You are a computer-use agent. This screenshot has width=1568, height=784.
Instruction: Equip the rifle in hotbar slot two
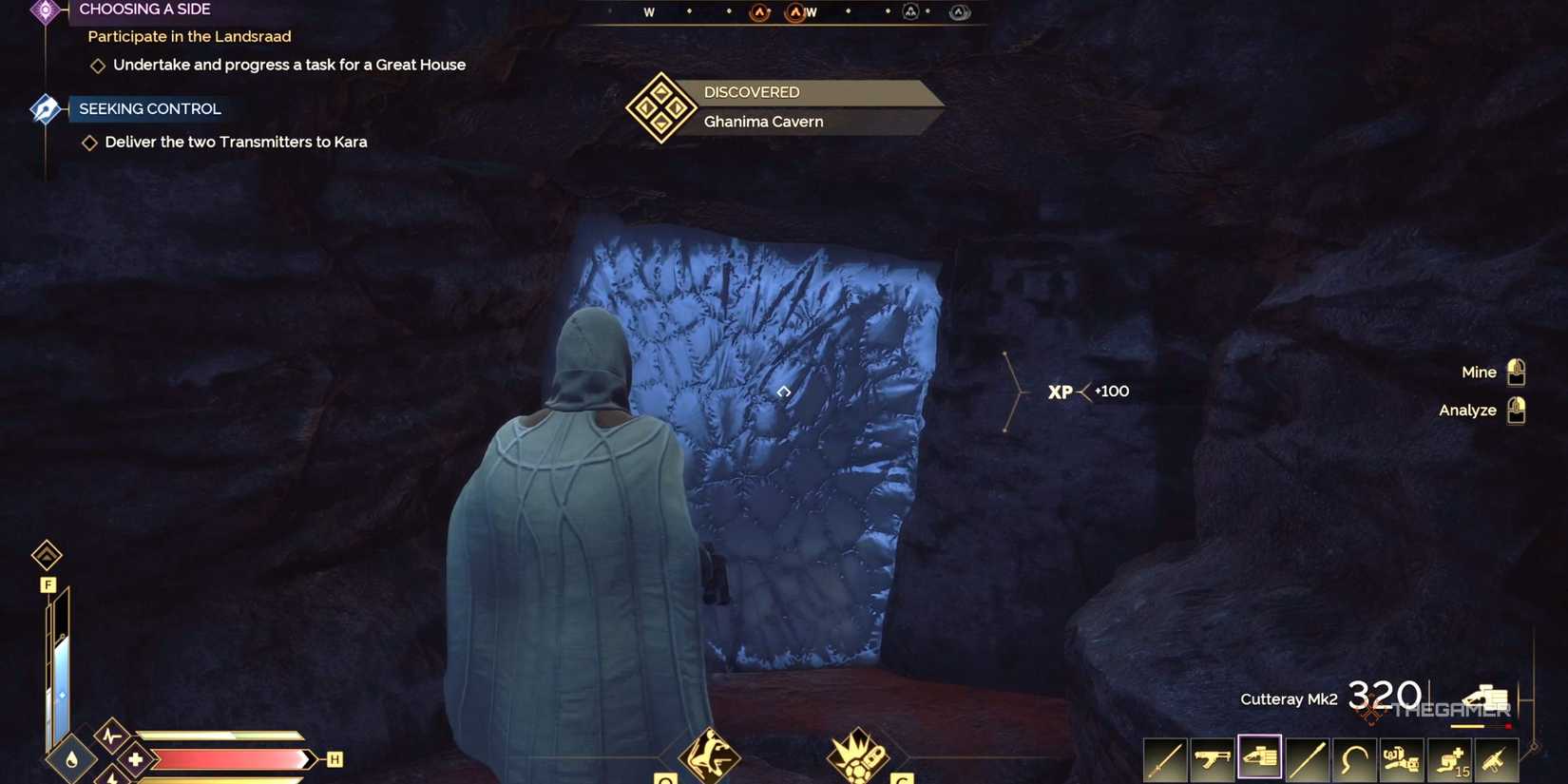(1212, 758)
